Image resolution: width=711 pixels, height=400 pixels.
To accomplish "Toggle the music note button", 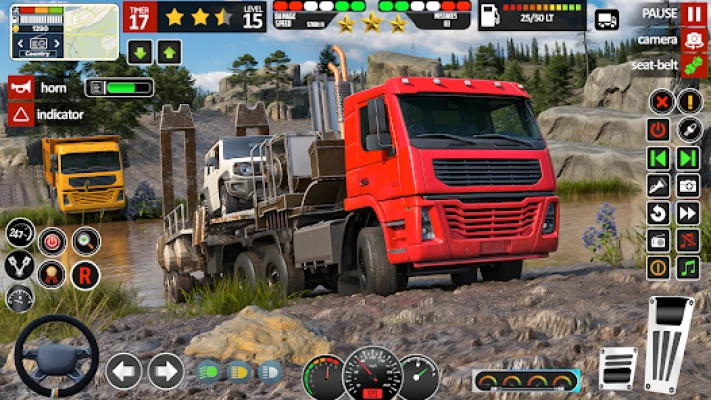I will click(x=688, y=268).
